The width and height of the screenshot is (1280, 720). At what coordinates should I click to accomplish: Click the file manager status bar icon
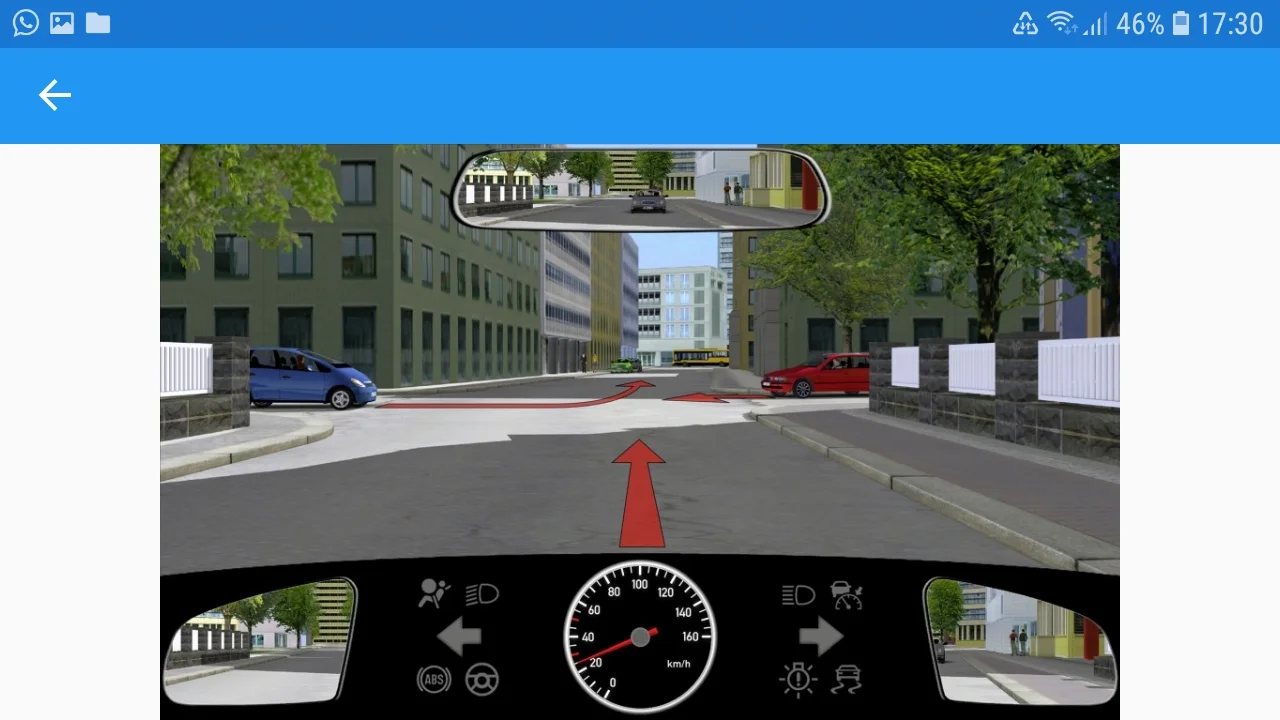97,22
